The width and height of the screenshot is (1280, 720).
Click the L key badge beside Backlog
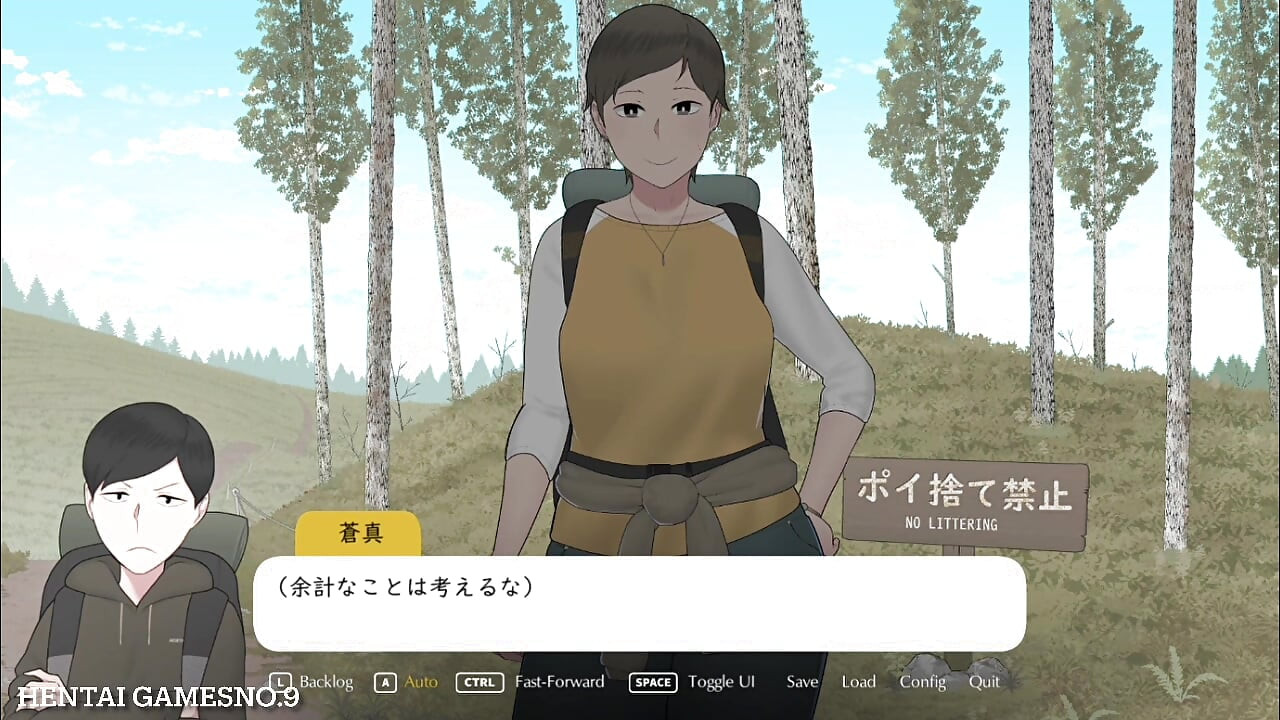pyautogui.click(x=283, y=682)
